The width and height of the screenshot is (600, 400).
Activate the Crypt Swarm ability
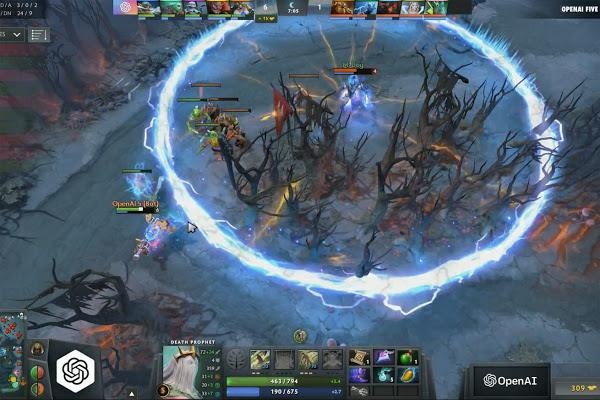260,360
